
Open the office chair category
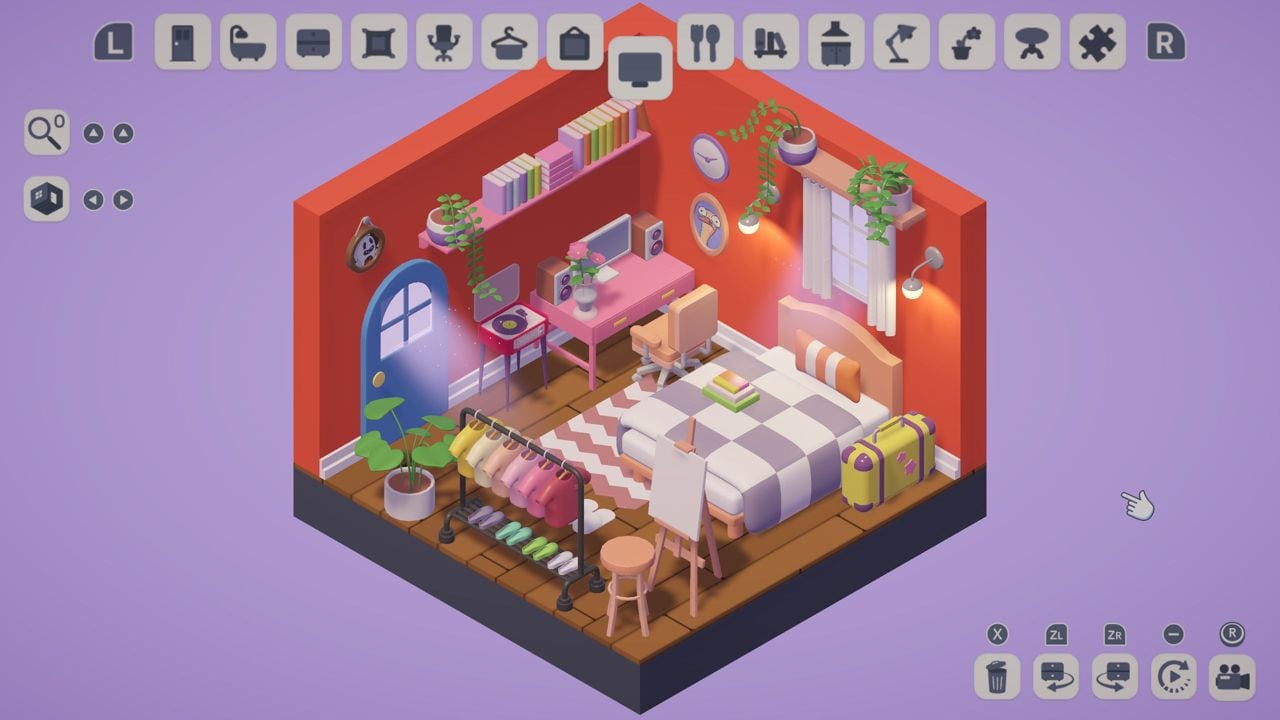click(x=444, y=42)
